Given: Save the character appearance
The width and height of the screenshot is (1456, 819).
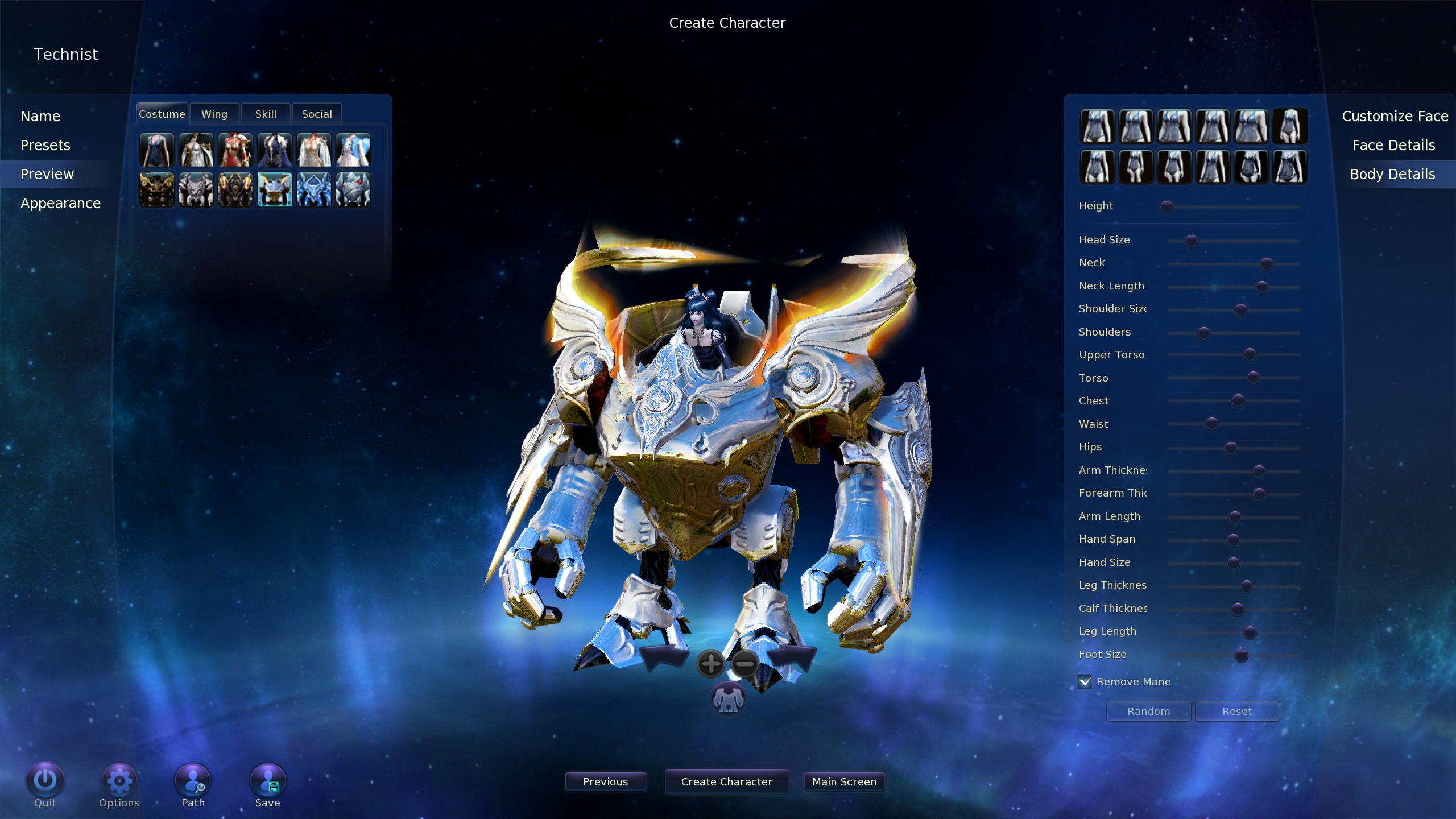Looking at the screenshot, I should [x=268, y=781].
